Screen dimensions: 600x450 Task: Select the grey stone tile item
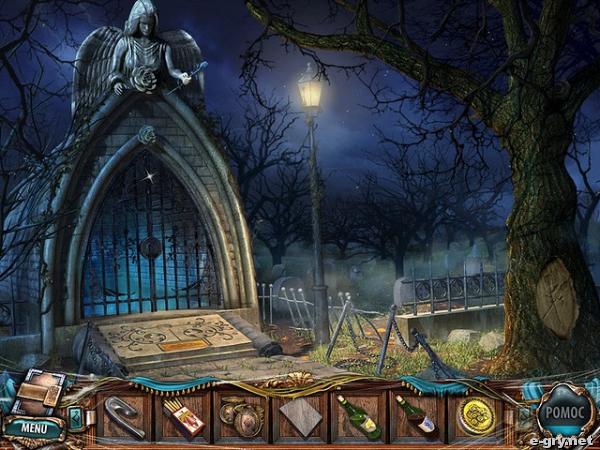click(x=300, y=416)
